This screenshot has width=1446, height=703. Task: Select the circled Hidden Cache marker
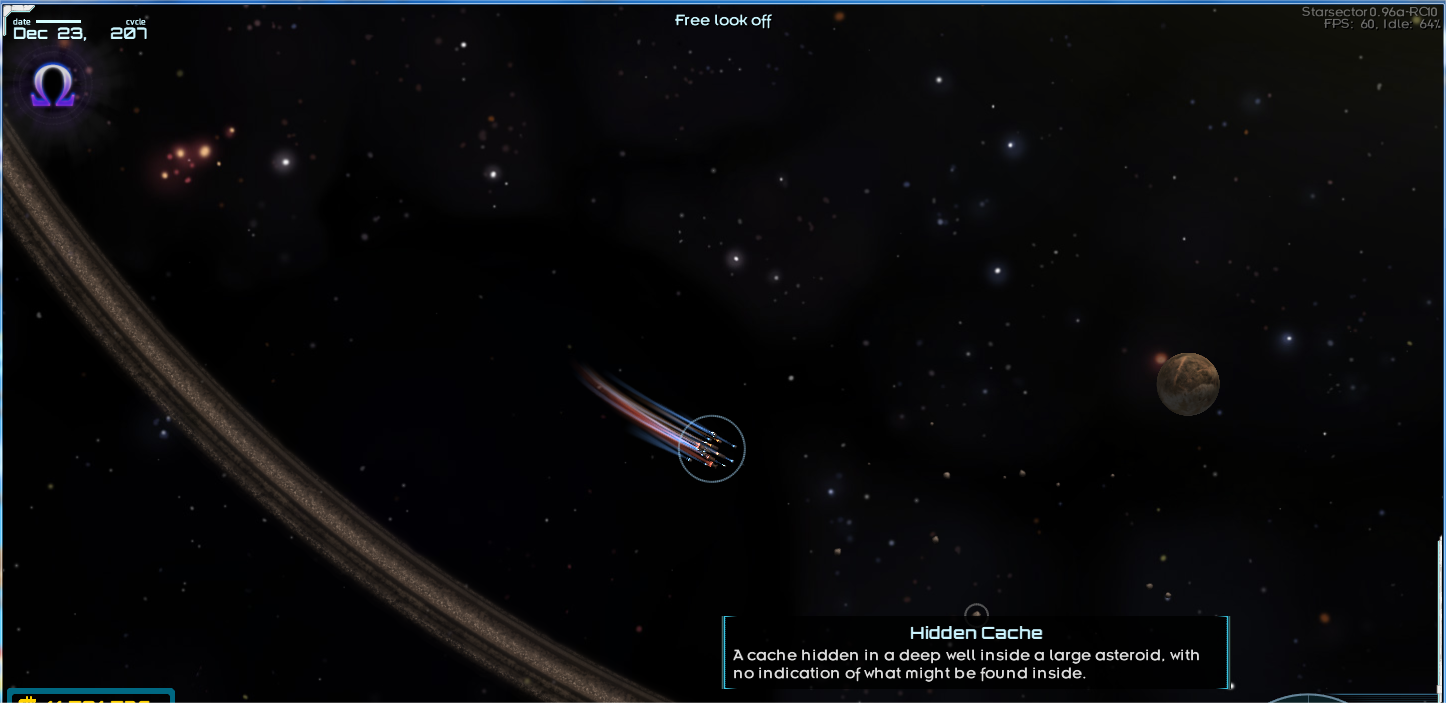point(976,614)
